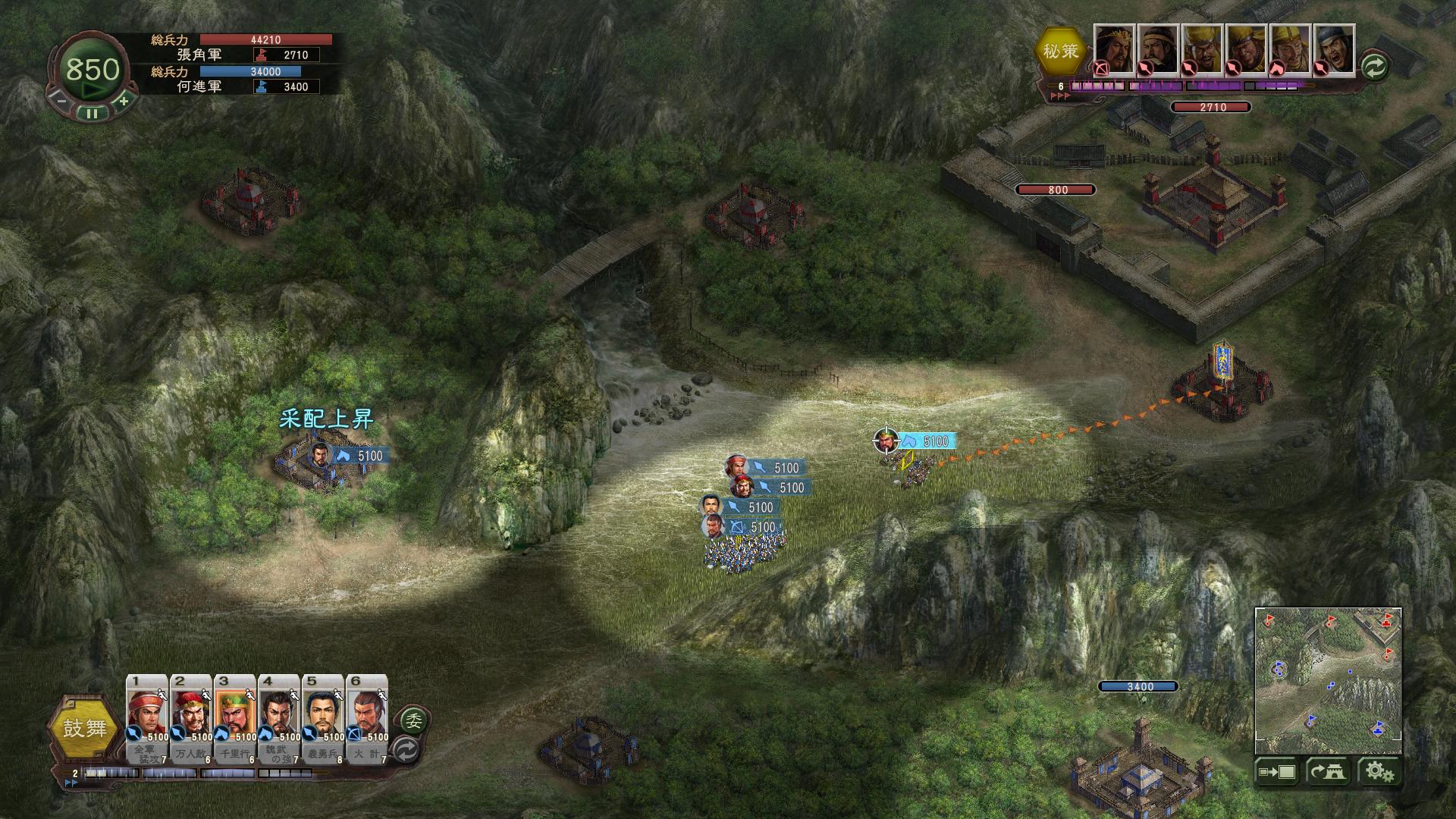Image resolution: width=1456 pixels, height=819 pixels.
Task: Activate the 鼓舞 hexagon command
Action: [x=85, y=729]
